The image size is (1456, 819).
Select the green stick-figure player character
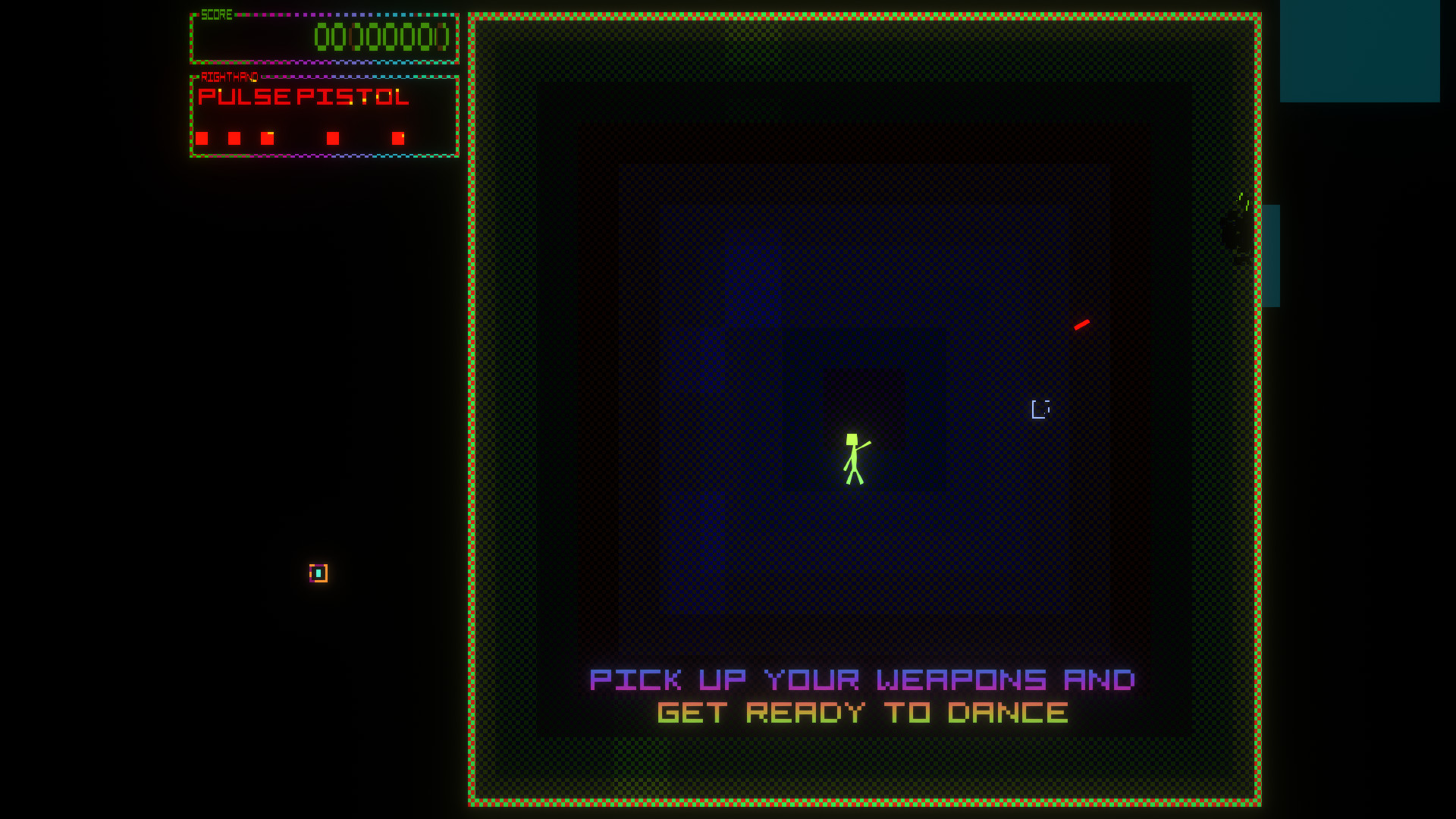(x=854, y=455)
